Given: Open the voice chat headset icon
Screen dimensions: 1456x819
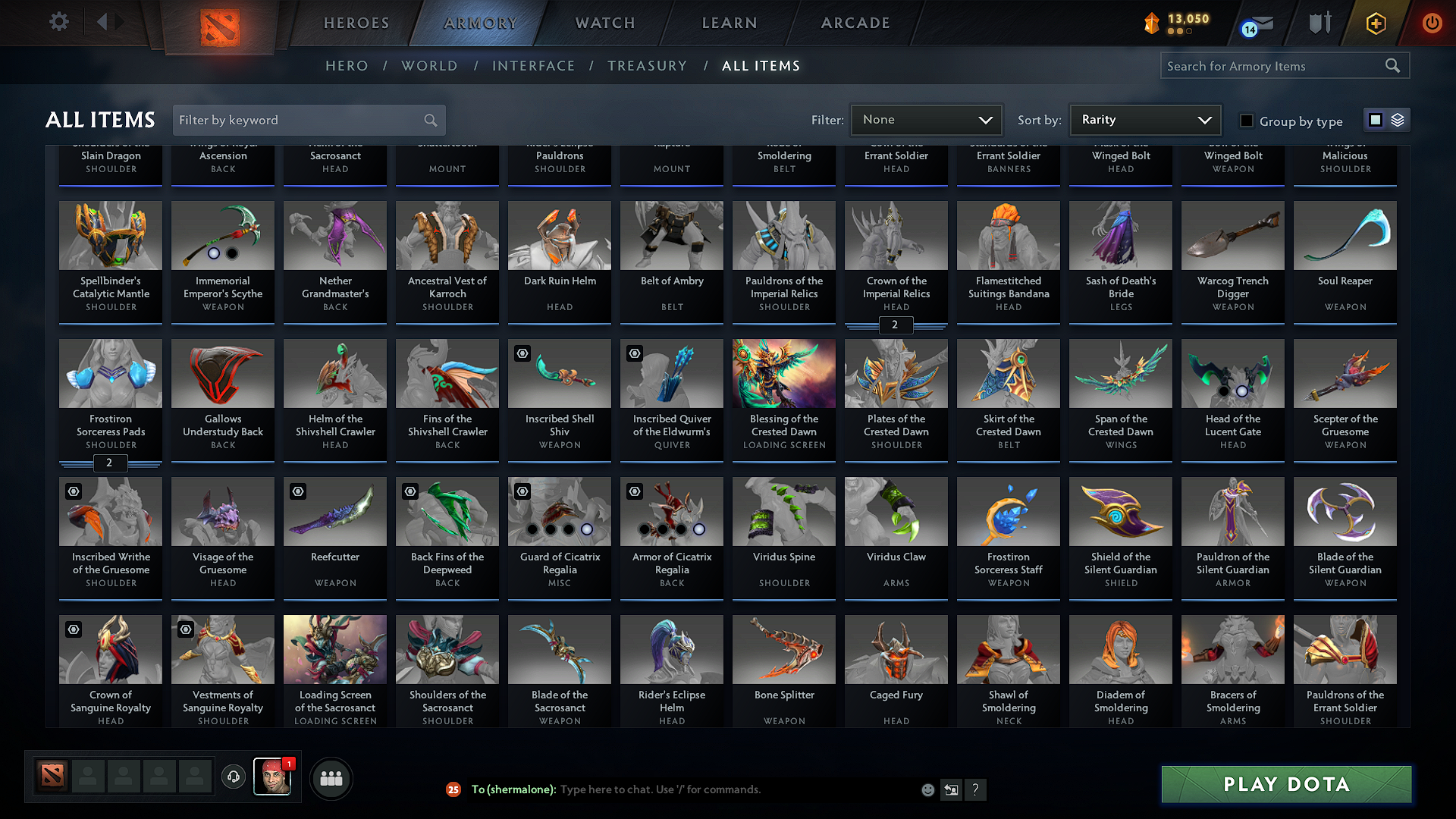Looking at the screenshot, I should tap(233, 778).
